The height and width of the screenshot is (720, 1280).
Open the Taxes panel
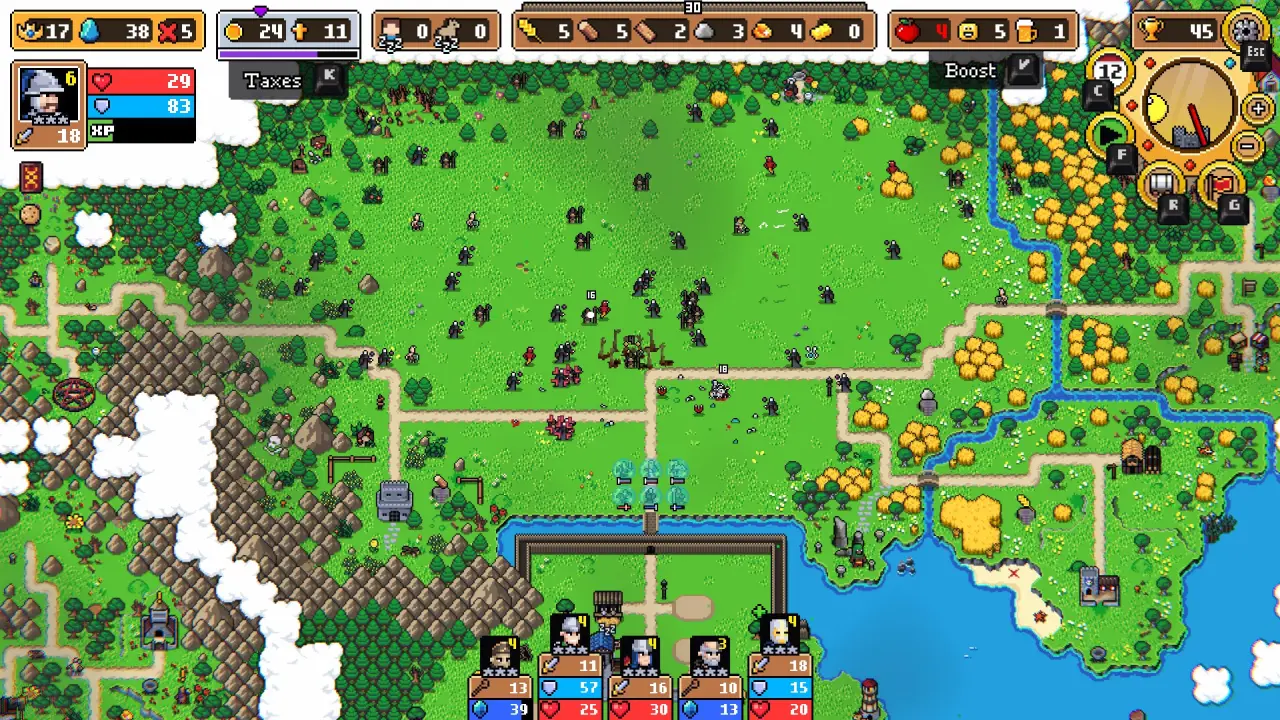(x=270, y=81)
